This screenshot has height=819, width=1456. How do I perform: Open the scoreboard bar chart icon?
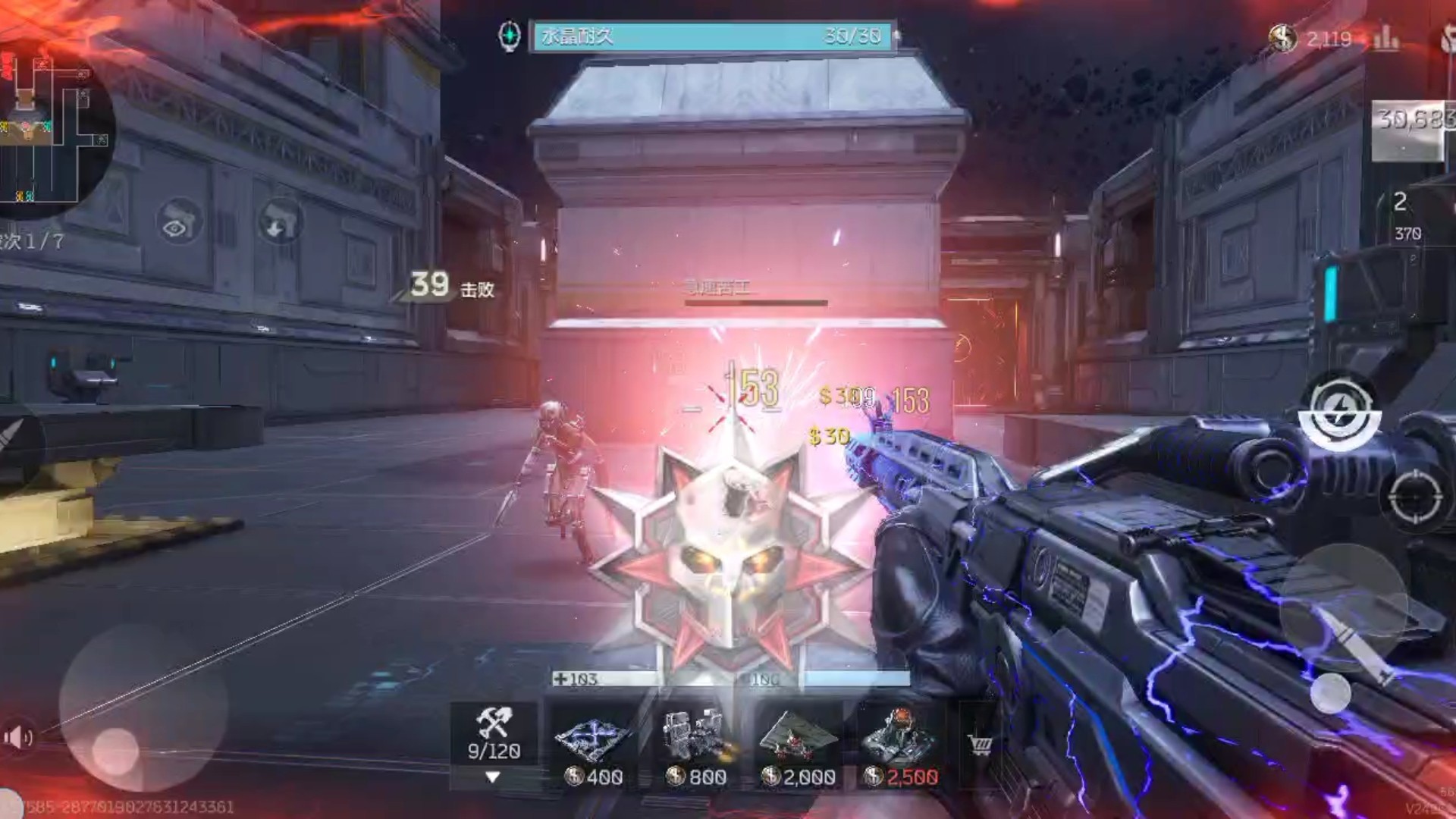(x=1386, y=38)
